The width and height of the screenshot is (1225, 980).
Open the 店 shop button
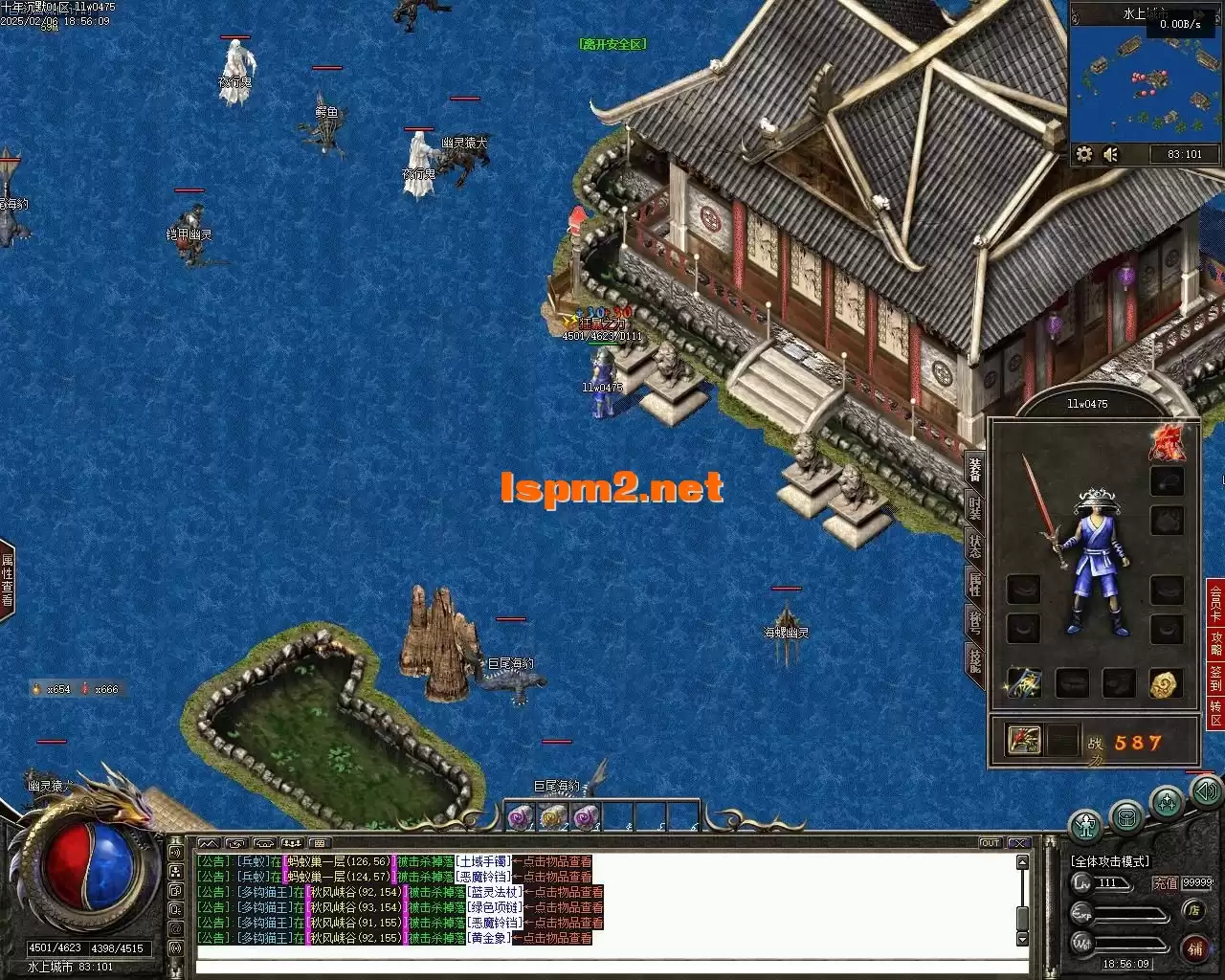[x=1192, y=910]
